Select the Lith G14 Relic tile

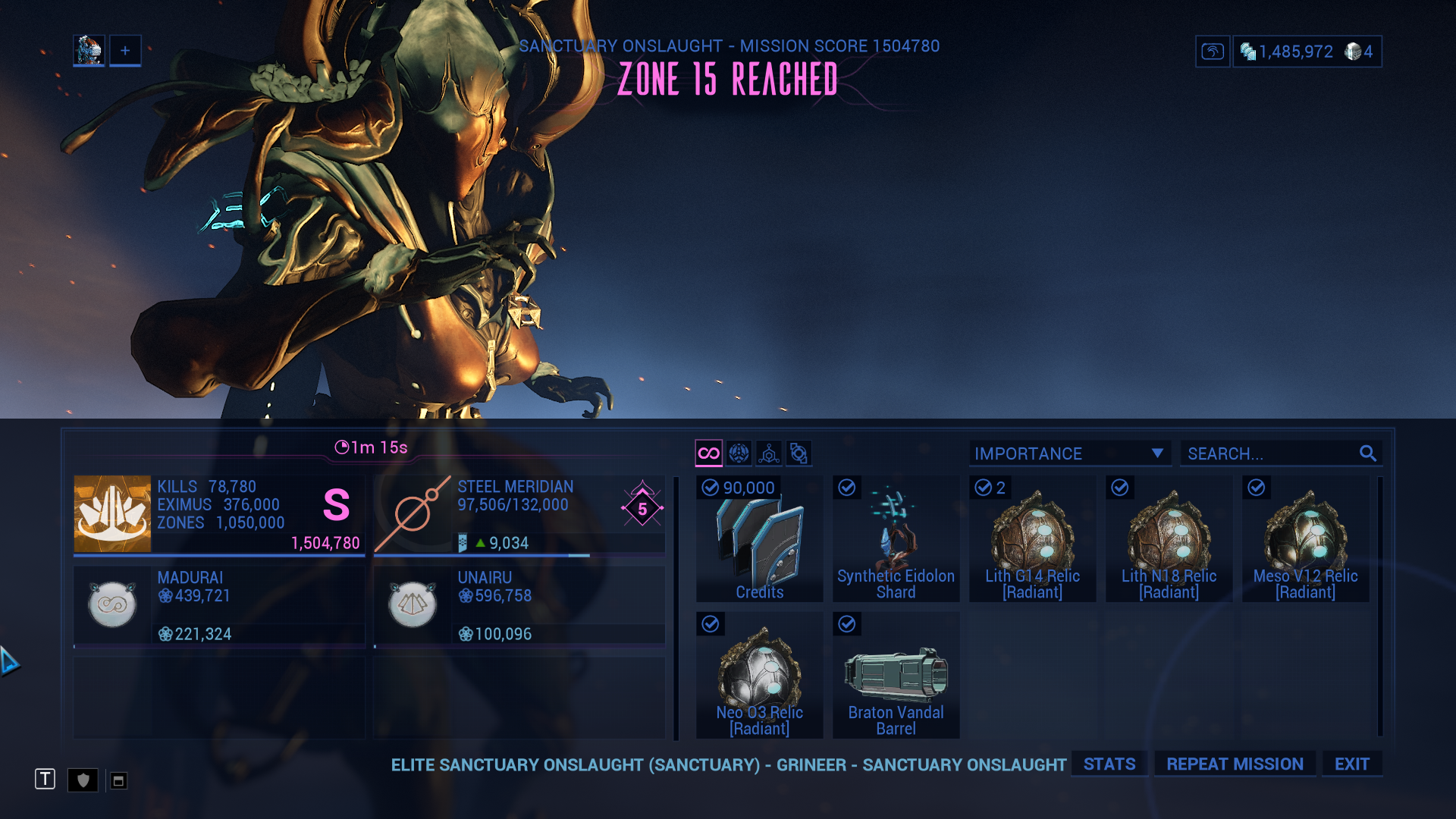pos(1032,539)
